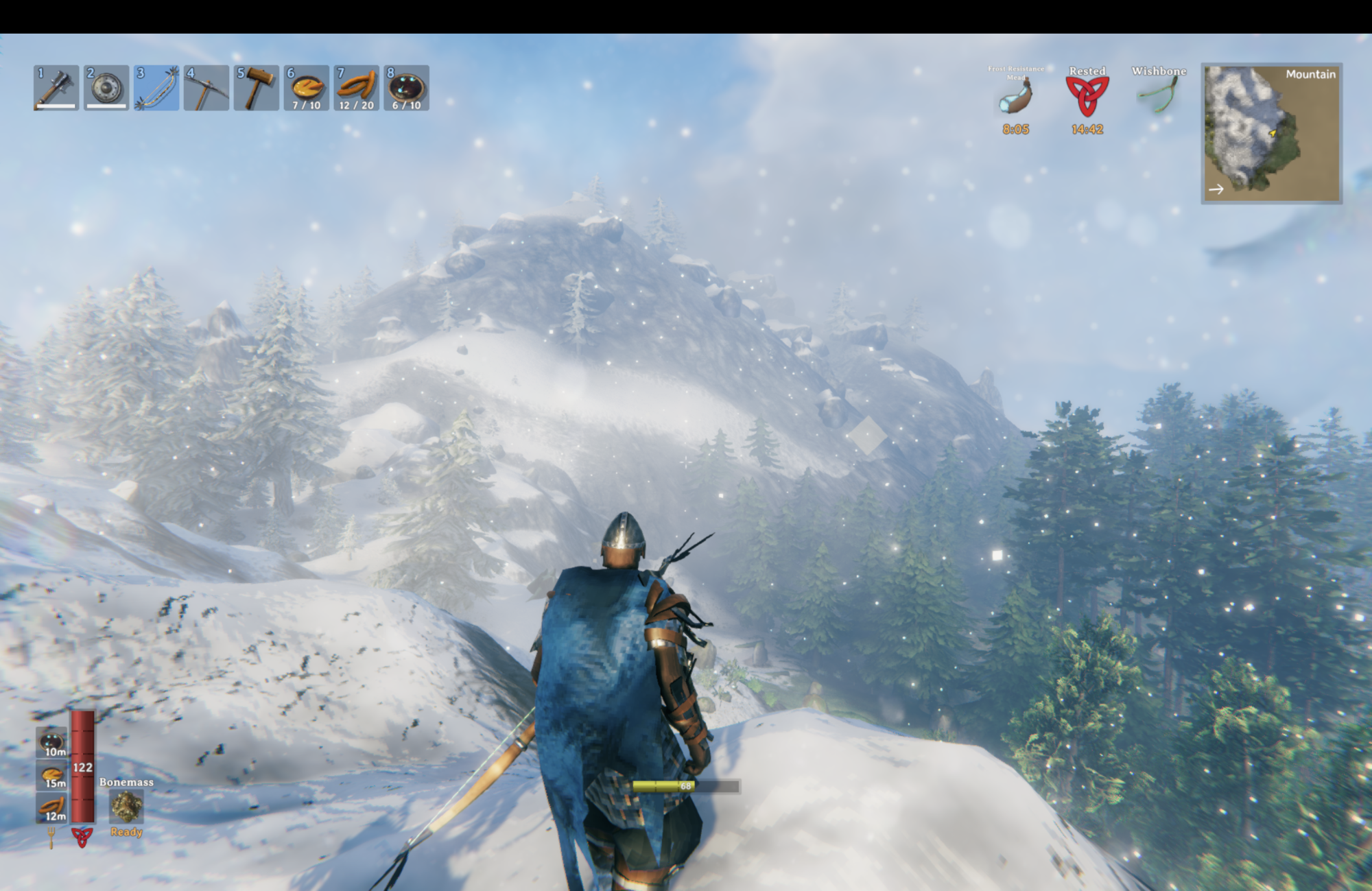Equip the round shield from the hotbar
This screenshot has width=1372, height=891.
[106, 88]
